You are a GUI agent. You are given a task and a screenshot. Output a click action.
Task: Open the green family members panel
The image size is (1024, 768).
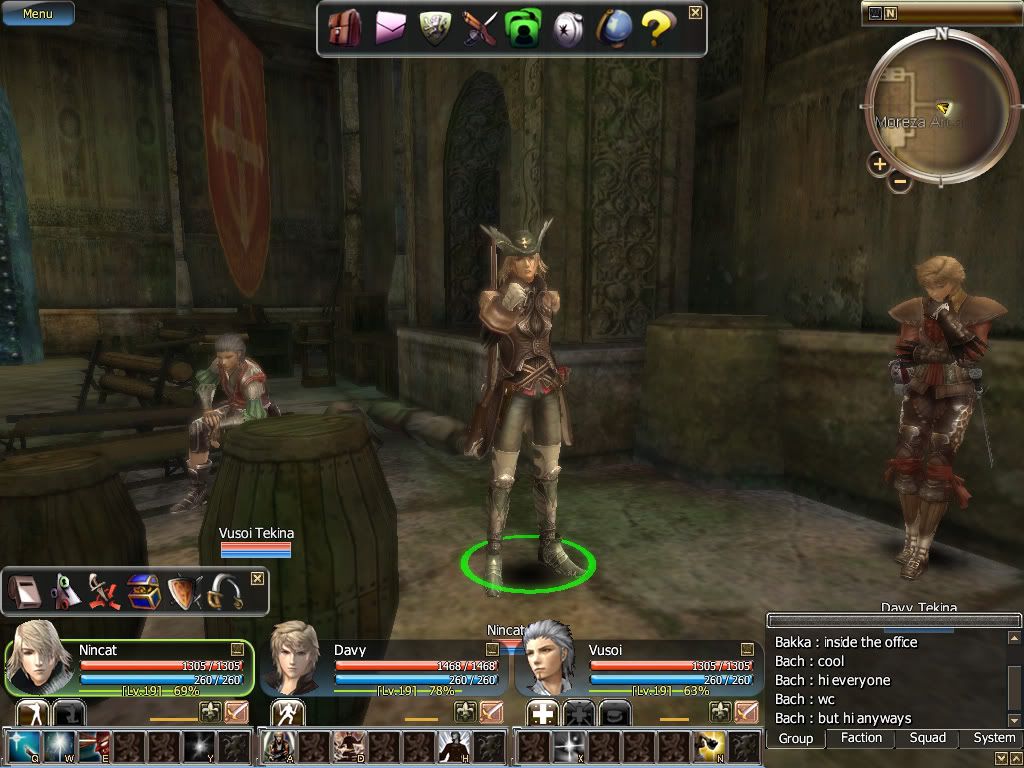pos(522,28)
